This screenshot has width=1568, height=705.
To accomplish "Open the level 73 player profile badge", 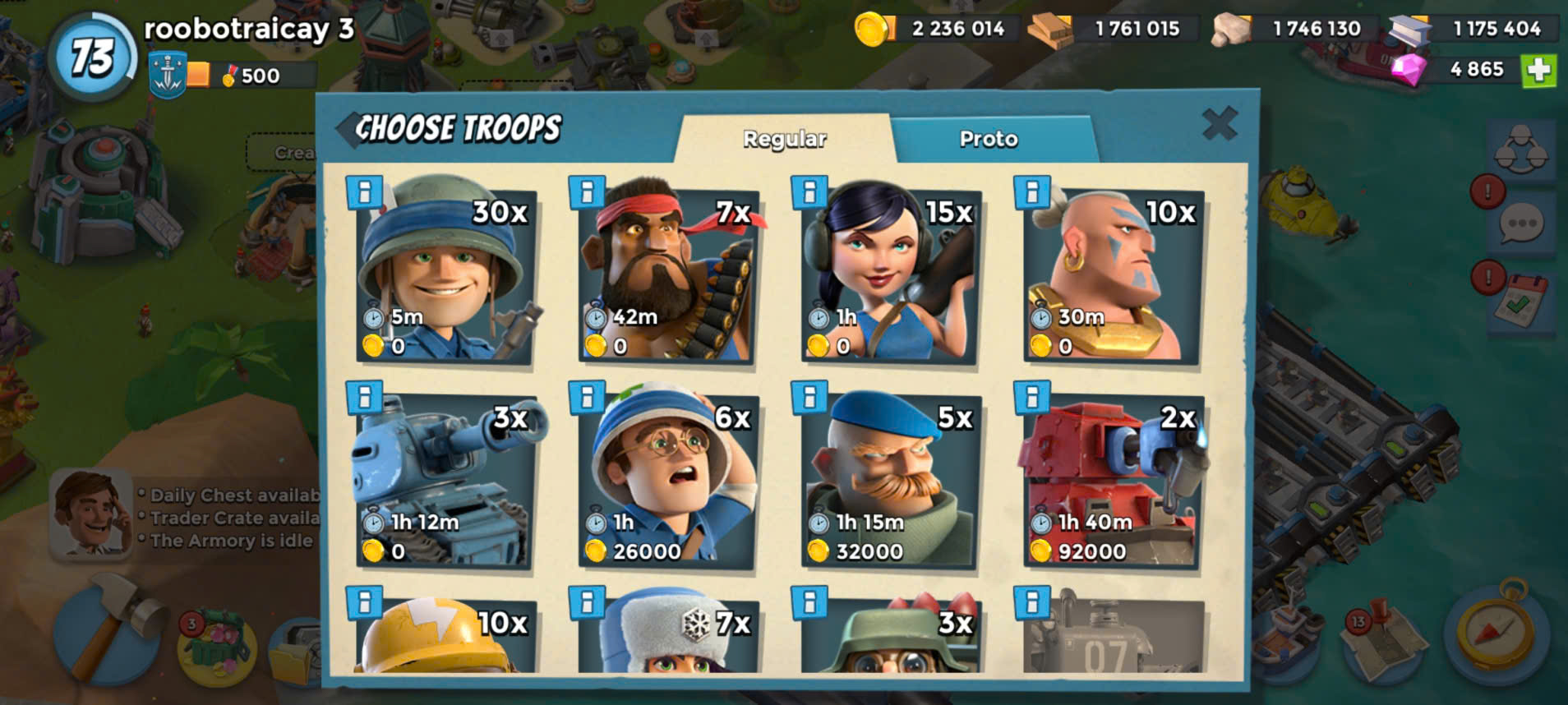I will 92,58.
